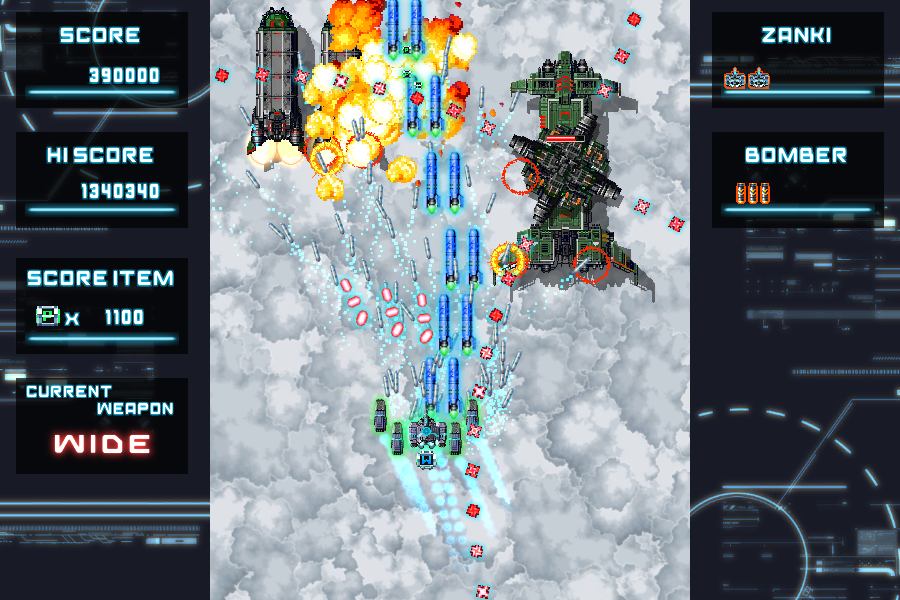Click the remaining ship icons under ZANKI
Image resolution: width=900 pixels, height=600 pixels.
pyautogui.click(x=747, y=78)
